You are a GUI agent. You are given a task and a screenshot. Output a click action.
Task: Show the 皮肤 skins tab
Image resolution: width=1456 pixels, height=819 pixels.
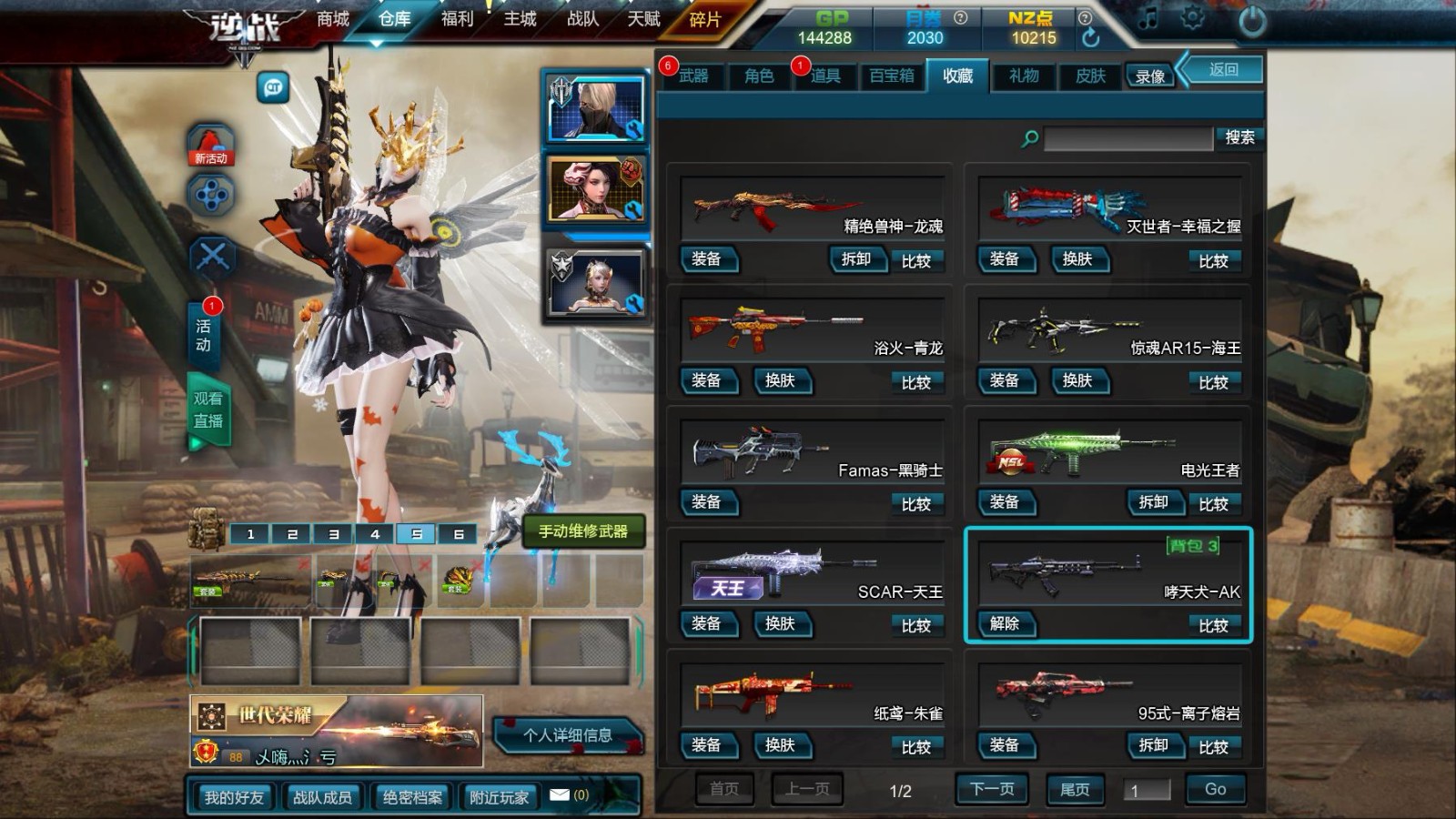(1090, 76)
